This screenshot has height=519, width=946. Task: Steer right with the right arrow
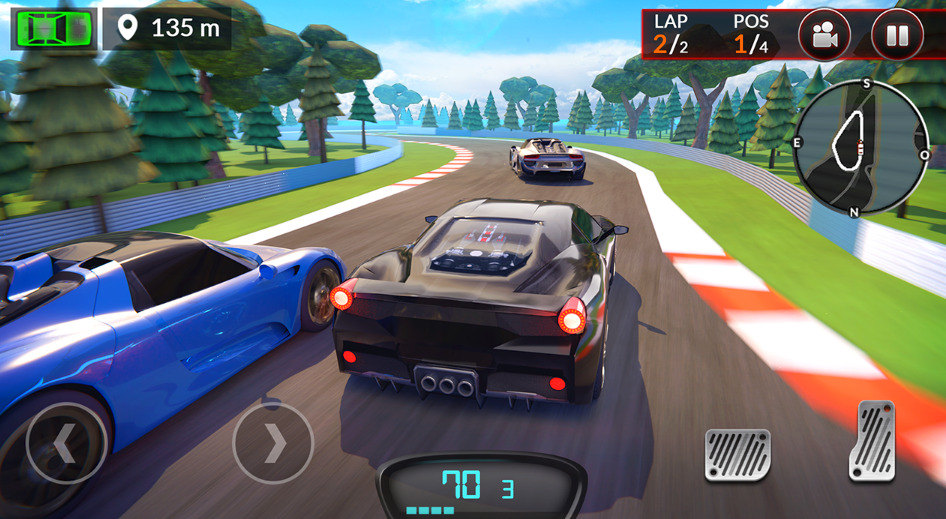coord(273,443)
